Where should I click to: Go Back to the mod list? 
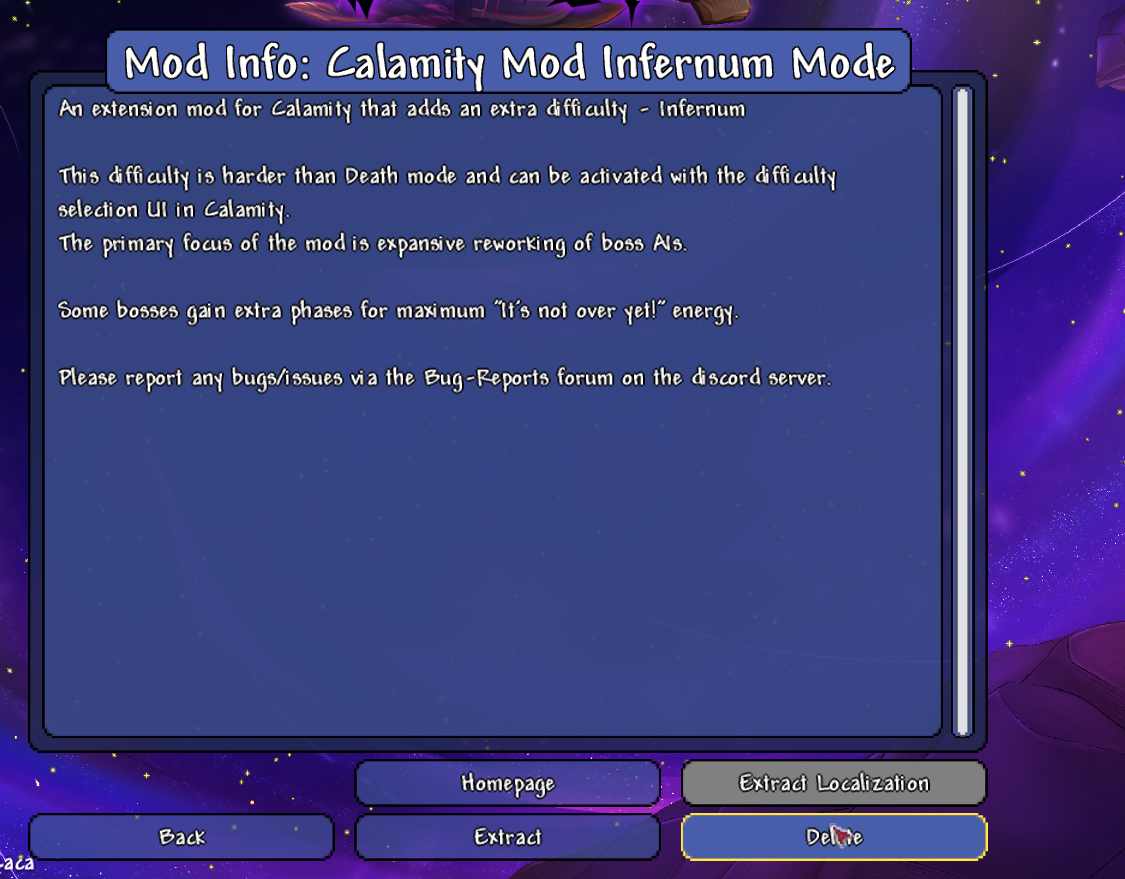(x=181, y=837)
